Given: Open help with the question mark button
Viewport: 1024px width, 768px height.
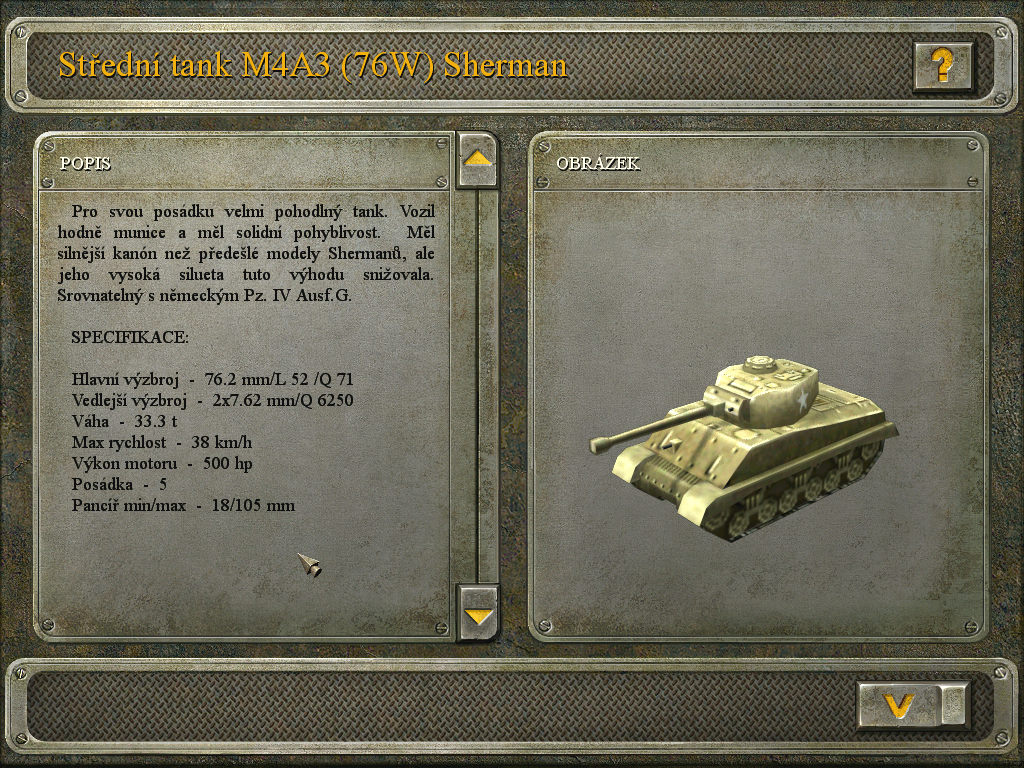Looking at the screenshot, I should (x=942, y=66).
